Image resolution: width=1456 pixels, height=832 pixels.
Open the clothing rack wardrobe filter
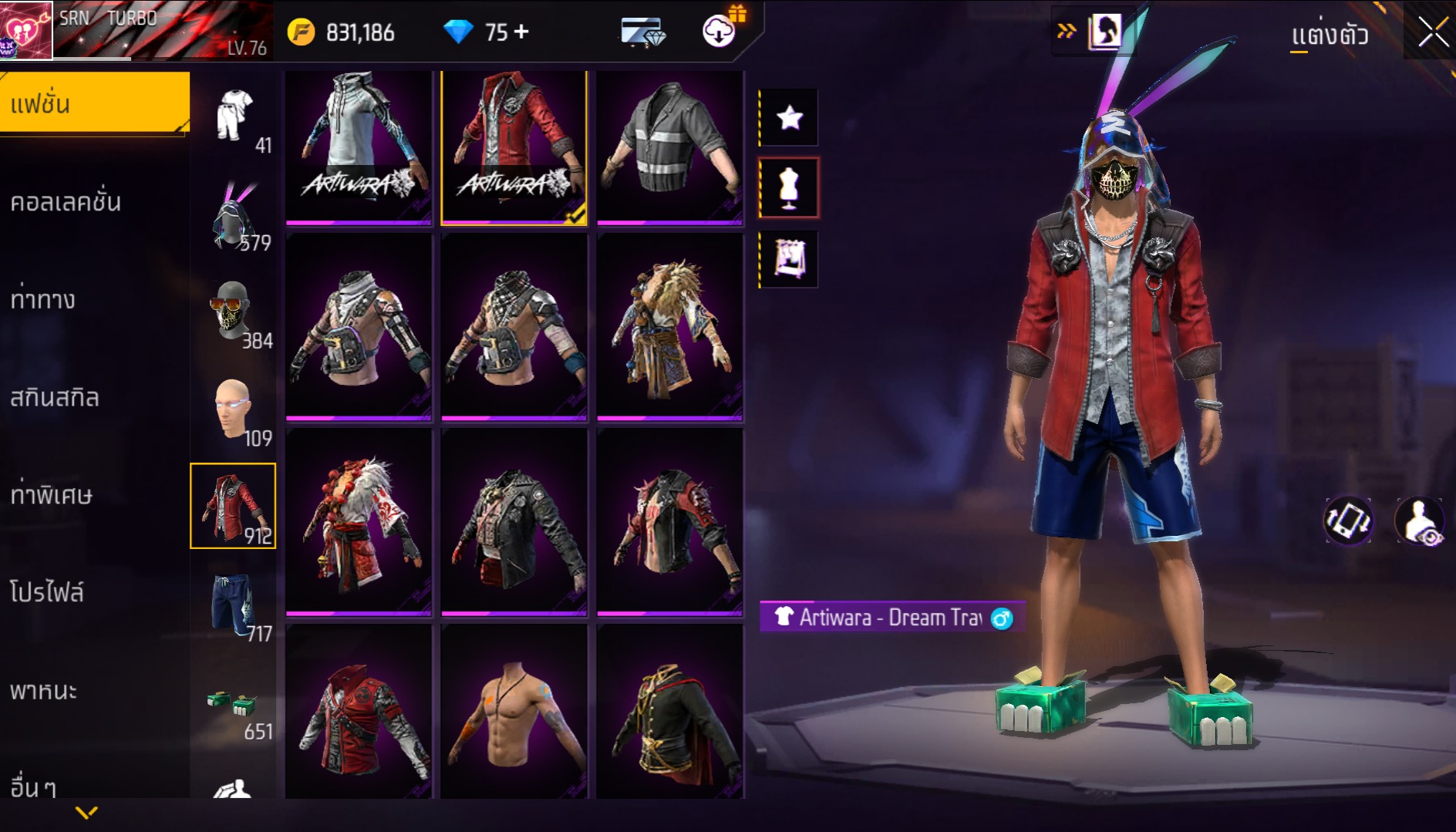click(789, 259)
